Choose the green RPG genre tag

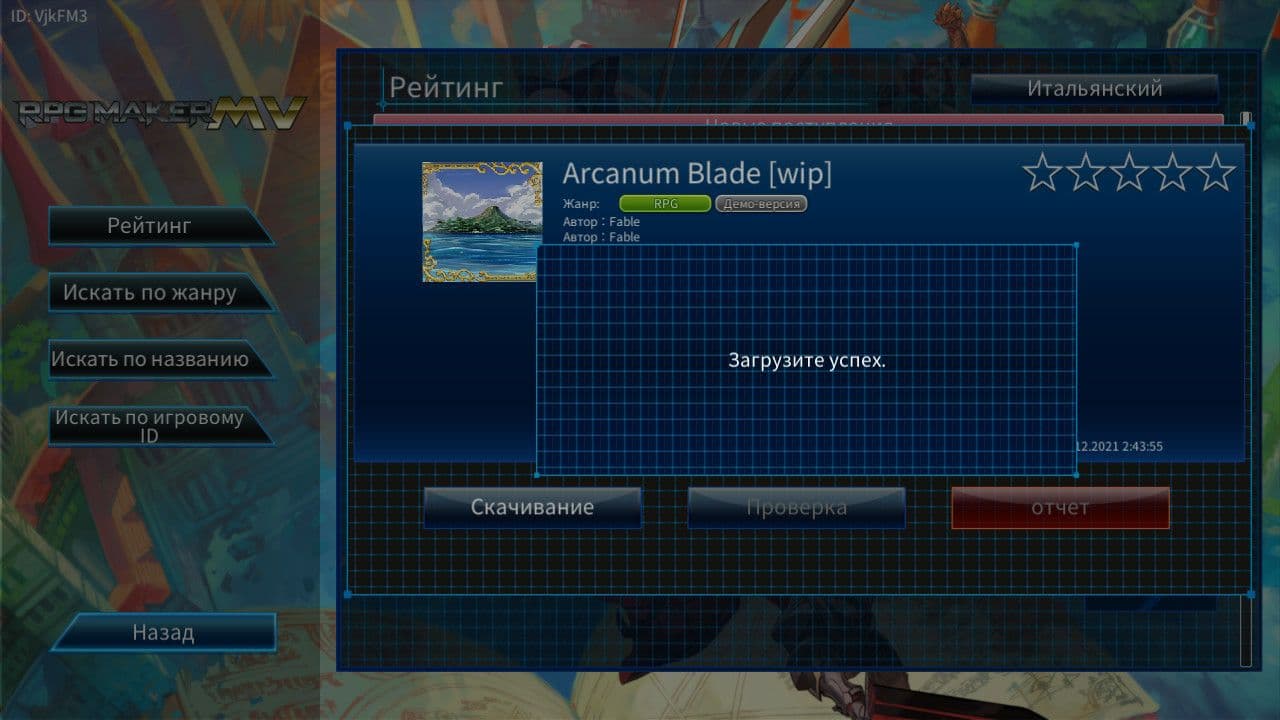665,204
